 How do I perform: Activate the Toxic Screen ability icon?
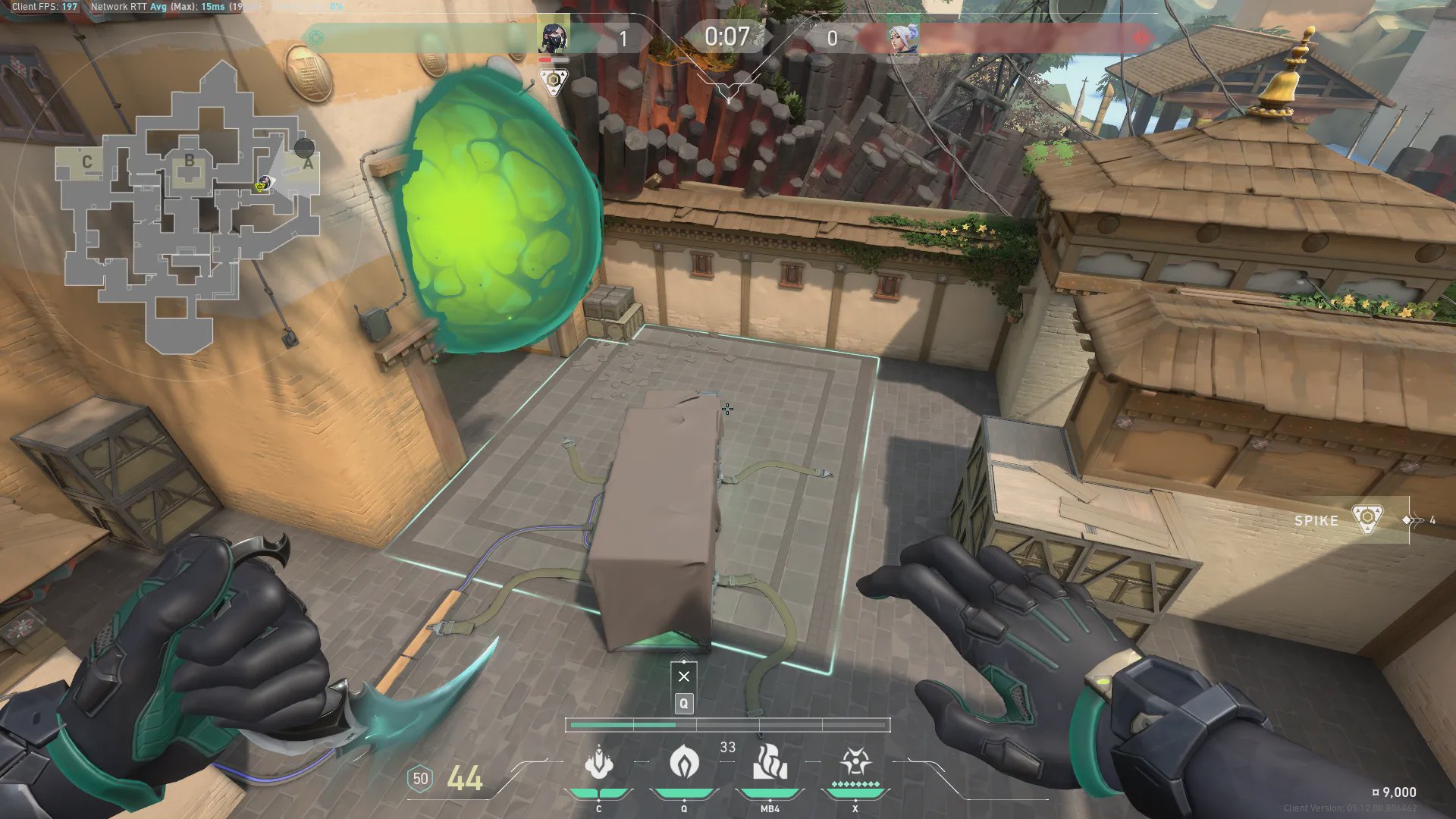[770, 762]
